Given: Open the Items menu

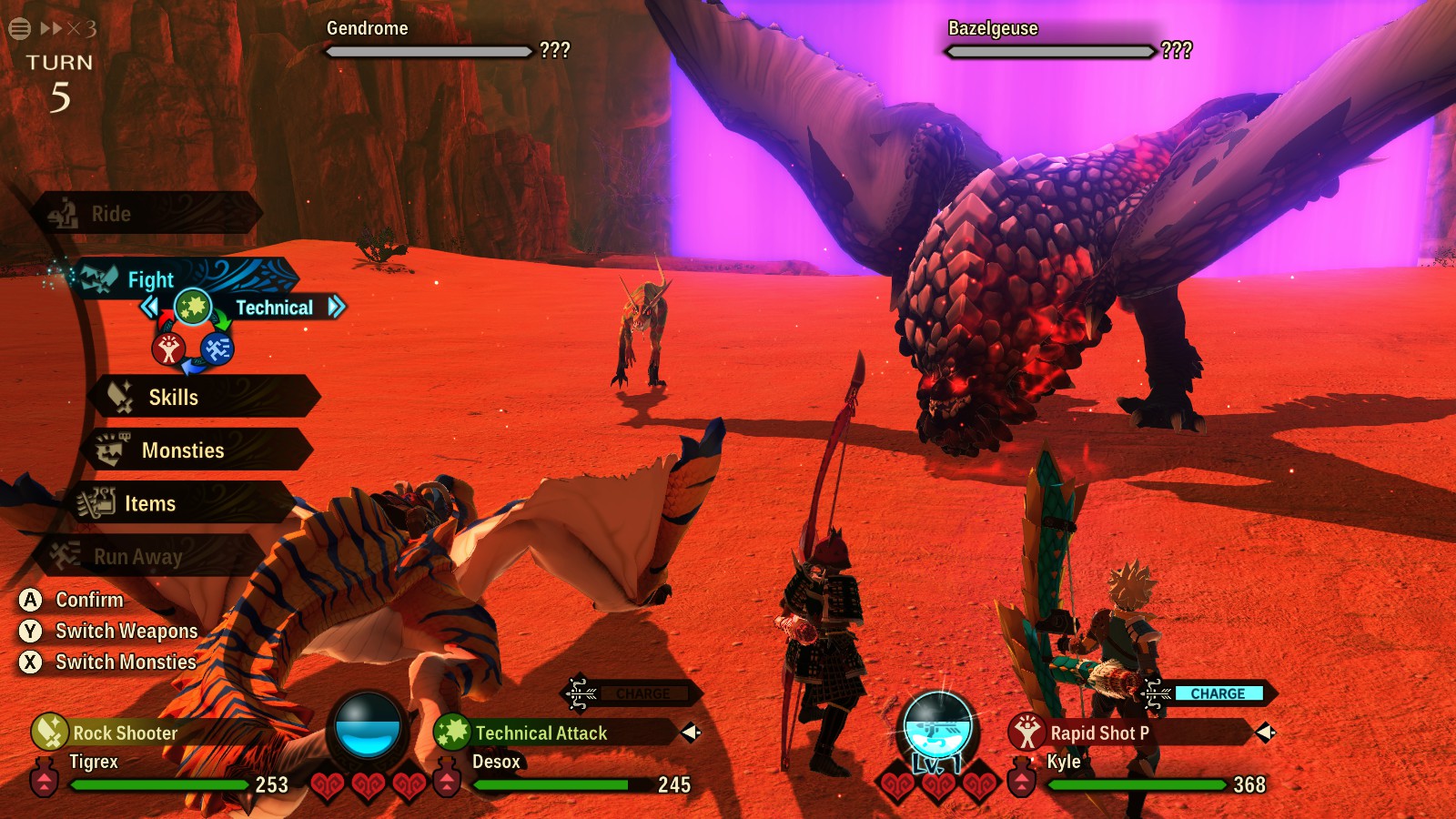Looking at the screenshot, I should coord(150,503).
